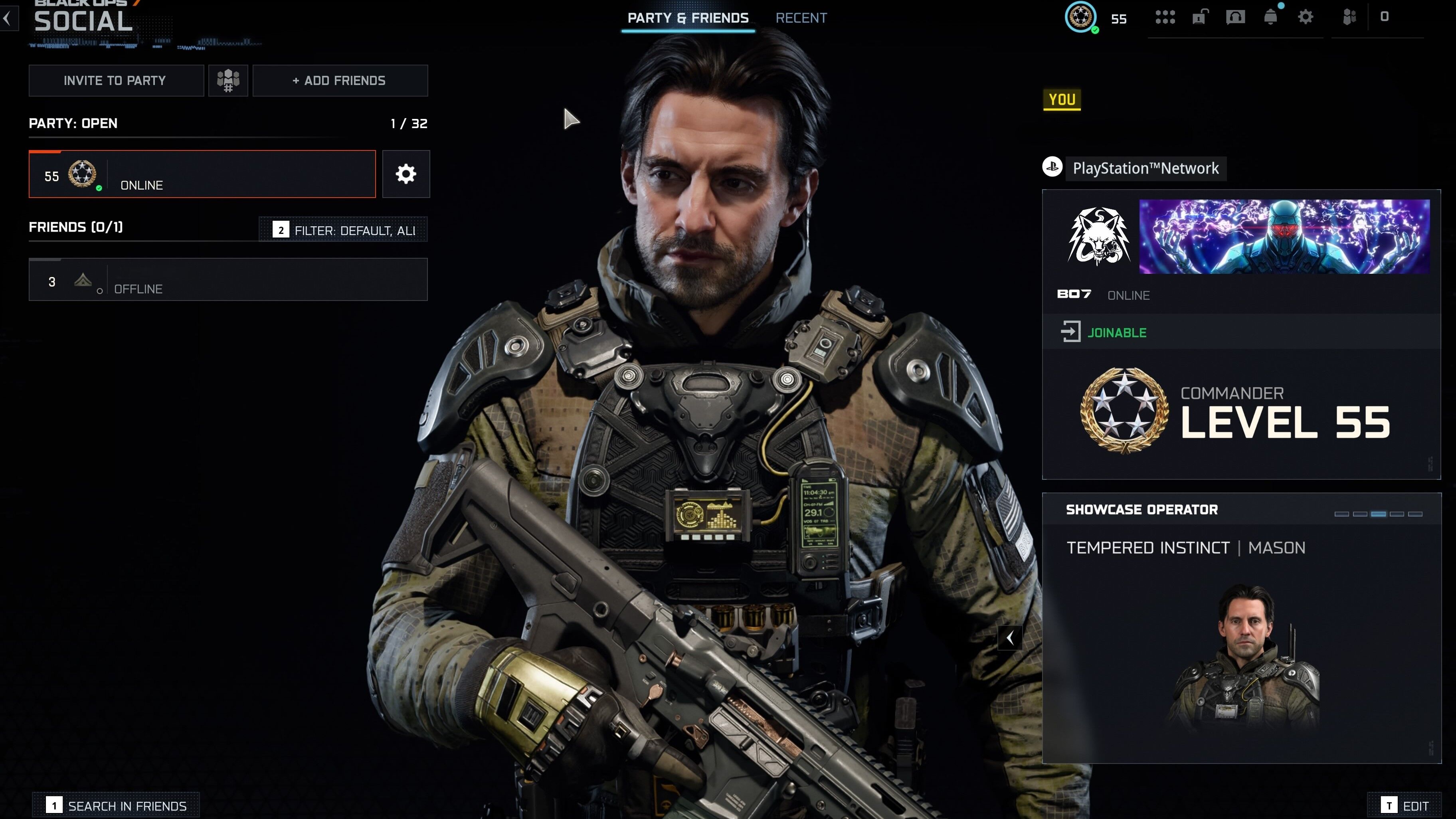Toggle the party privacy unlocked padlock icon
The image size is (1456, 819).
point(1200,18)
